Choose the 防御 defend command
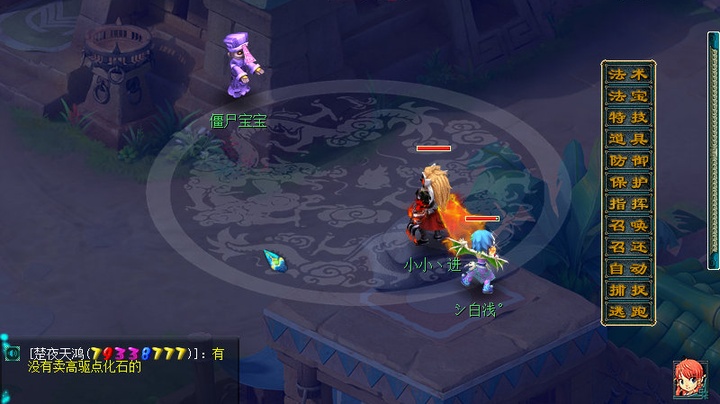Screen dimensions: 720x404 [629, 161]
